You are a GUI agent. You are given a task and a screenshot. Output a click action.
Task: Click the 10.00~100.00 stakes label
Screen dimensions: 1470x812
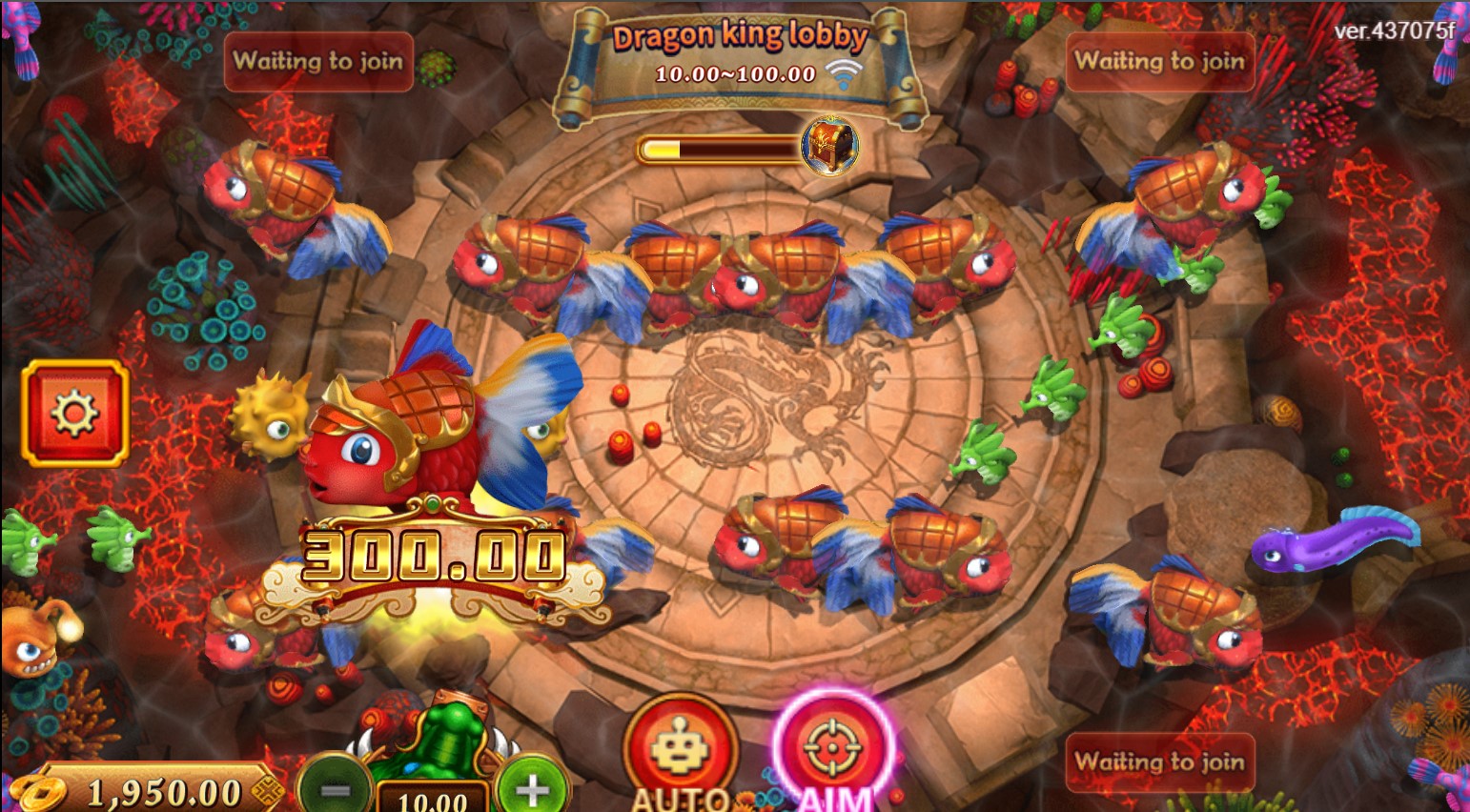[734, 73]
